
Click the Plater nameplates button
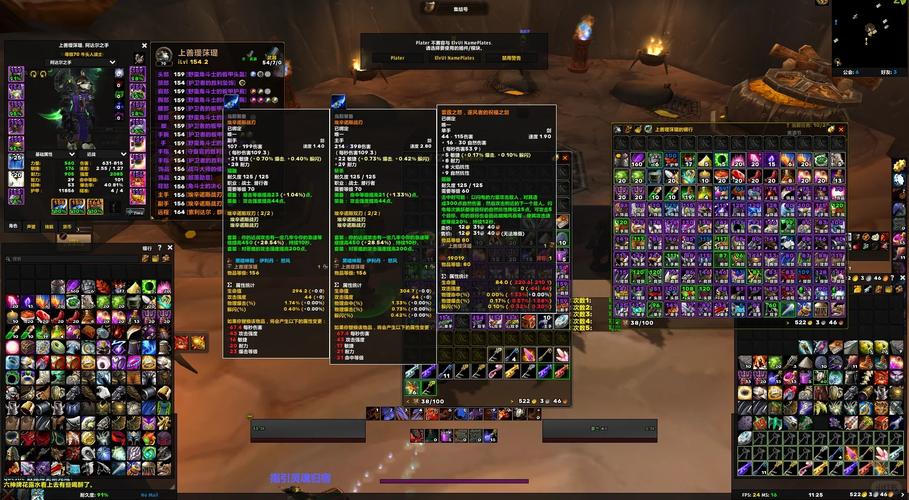(x=397, y=58)
